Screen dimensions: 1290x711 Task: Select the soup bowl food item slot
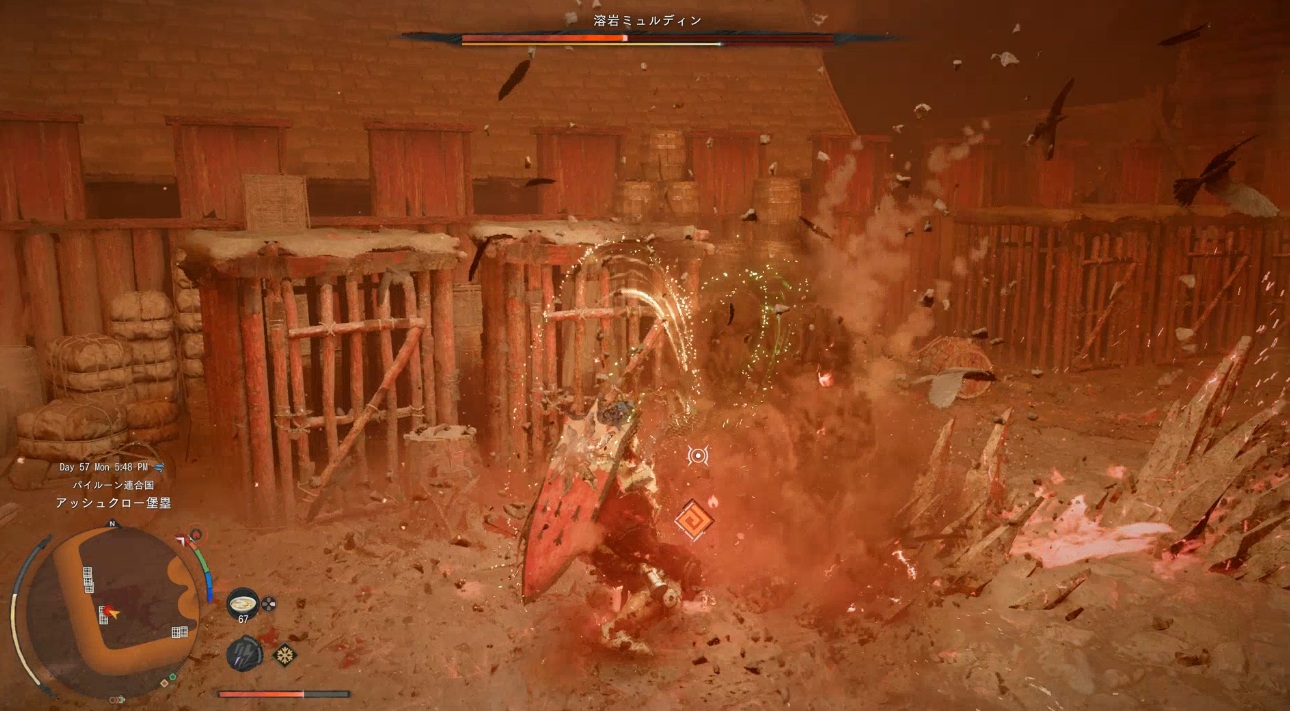click(242, 602)
